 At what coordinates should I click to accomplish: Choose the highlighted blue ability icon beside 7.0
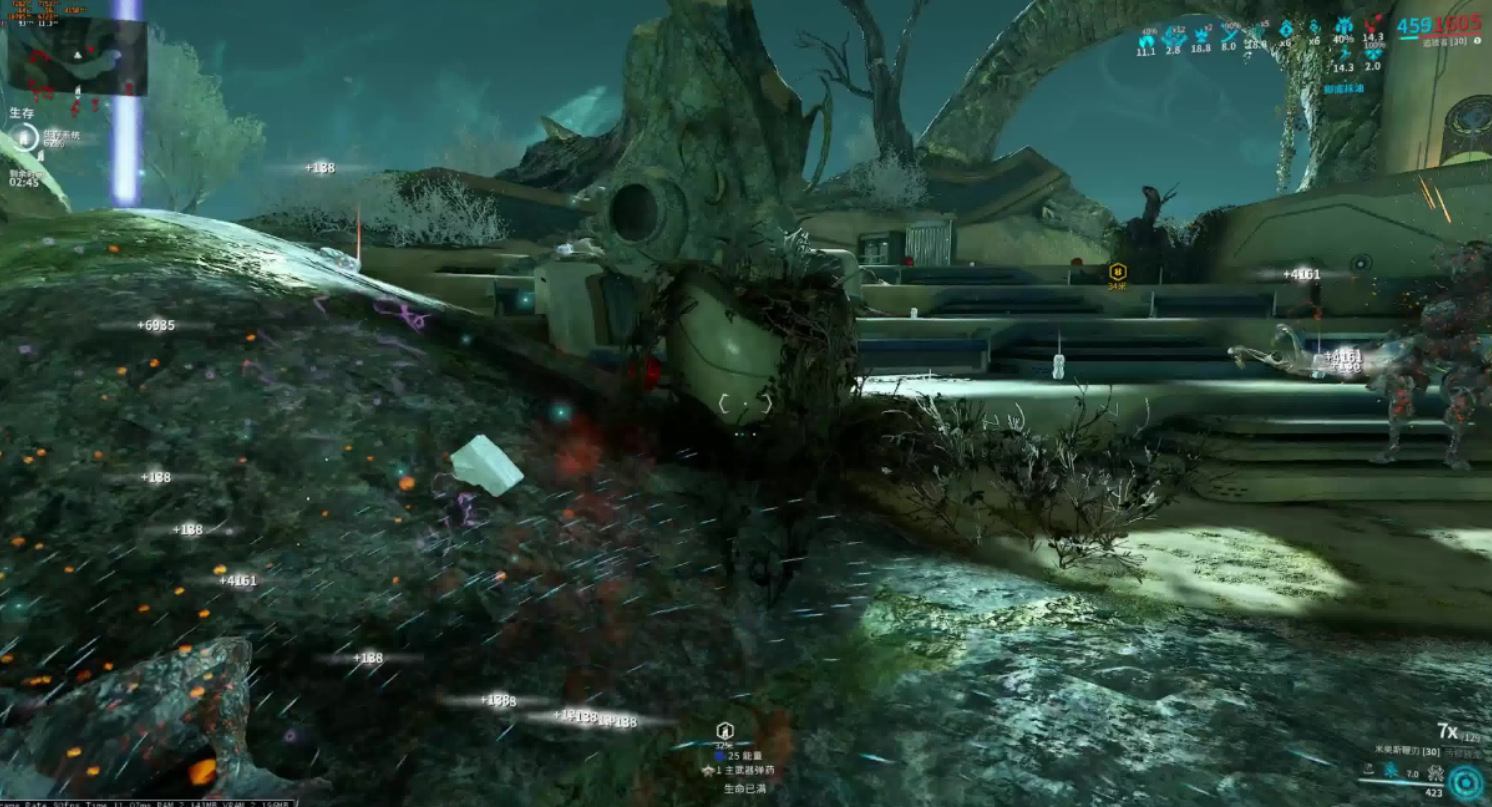tap(1390, 772)
